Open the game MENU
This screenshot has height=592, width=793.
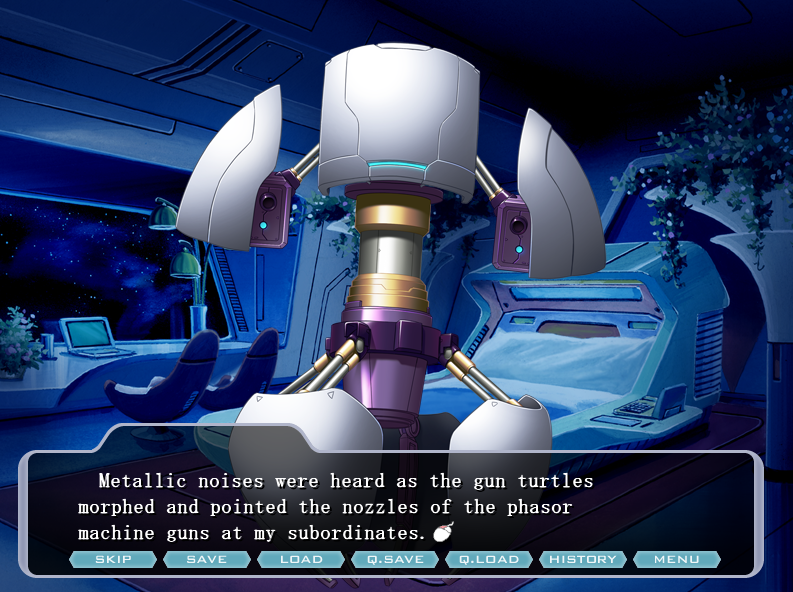(x=677, y=559)
